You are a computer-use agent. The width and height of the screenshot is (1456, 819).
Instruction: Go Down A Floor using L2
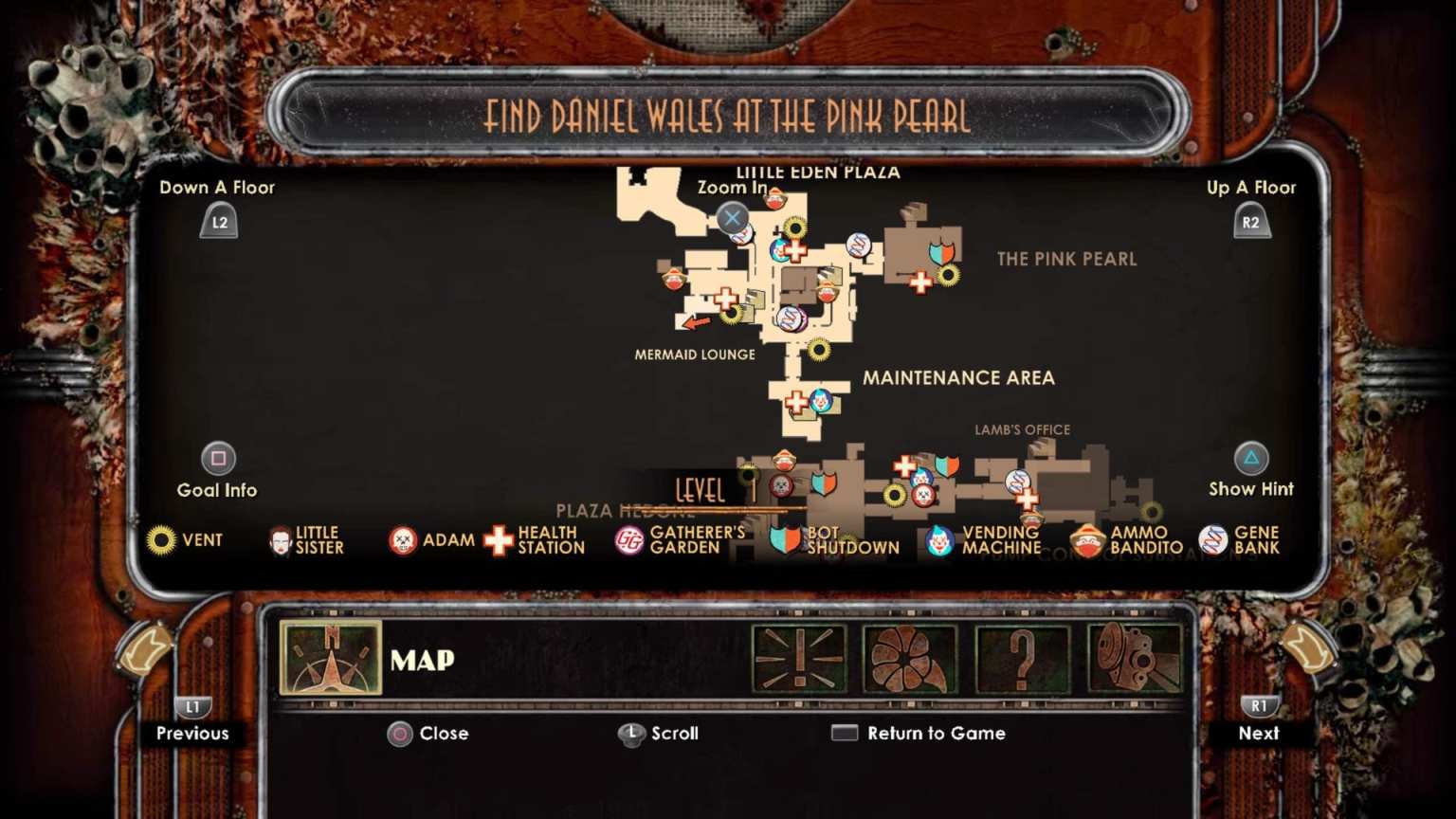click(x=217, y=222)
